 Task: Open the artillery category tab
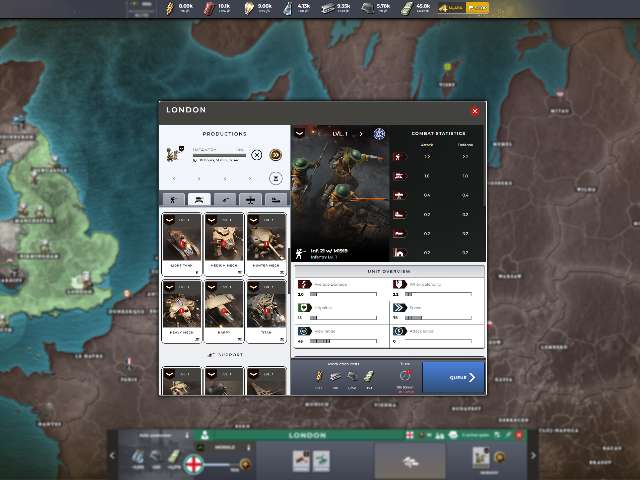(225, 199)
